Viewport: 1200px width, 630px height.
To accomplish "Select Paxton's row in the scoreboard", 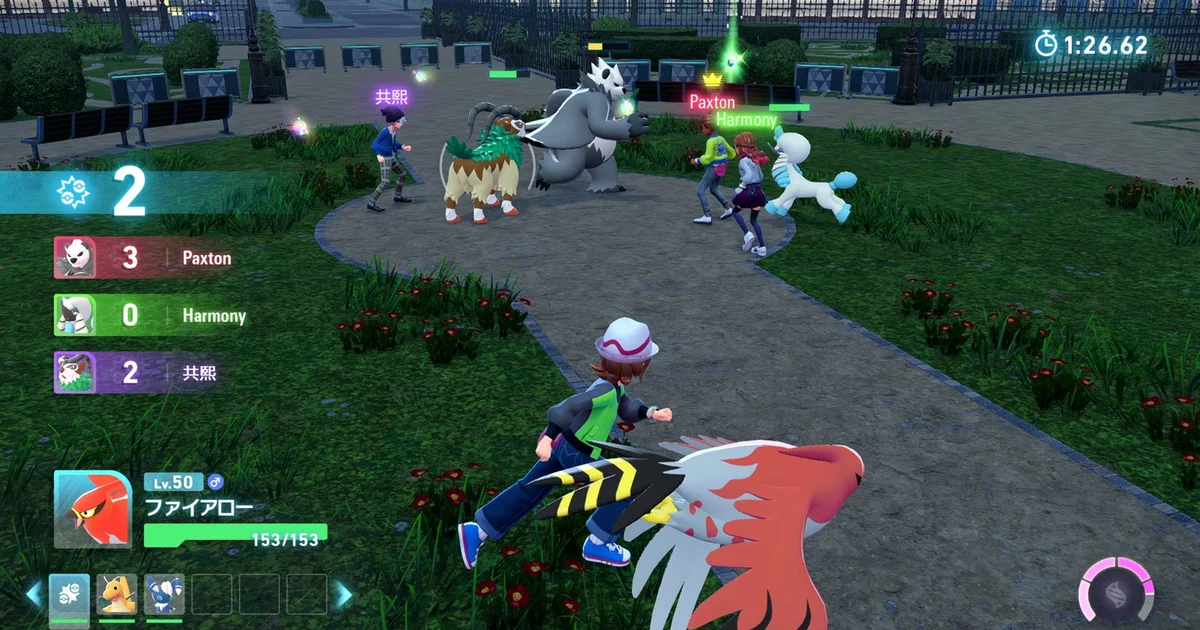I will [150, 258].
